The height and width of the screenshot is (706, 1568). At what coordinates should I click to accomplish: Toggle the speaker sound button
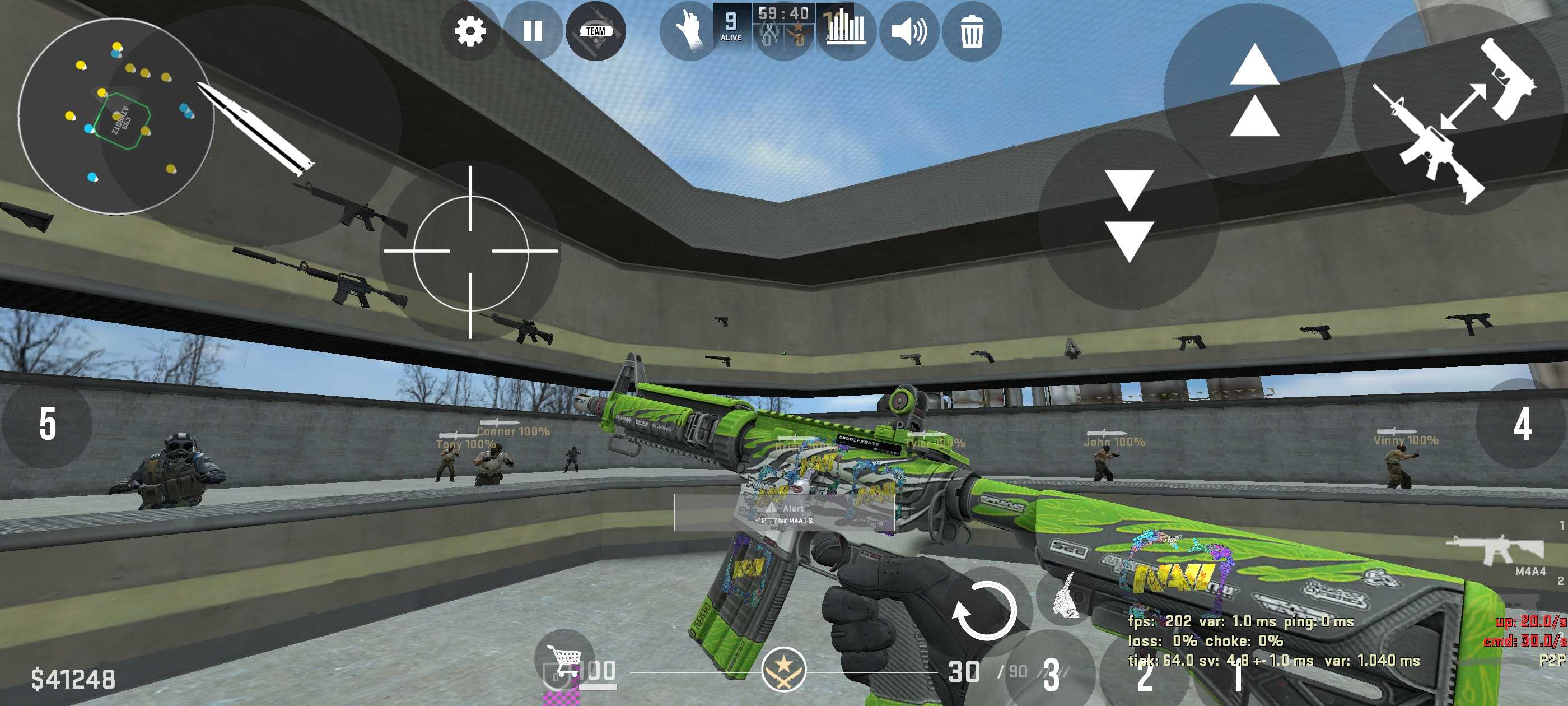tap(909, 31)
